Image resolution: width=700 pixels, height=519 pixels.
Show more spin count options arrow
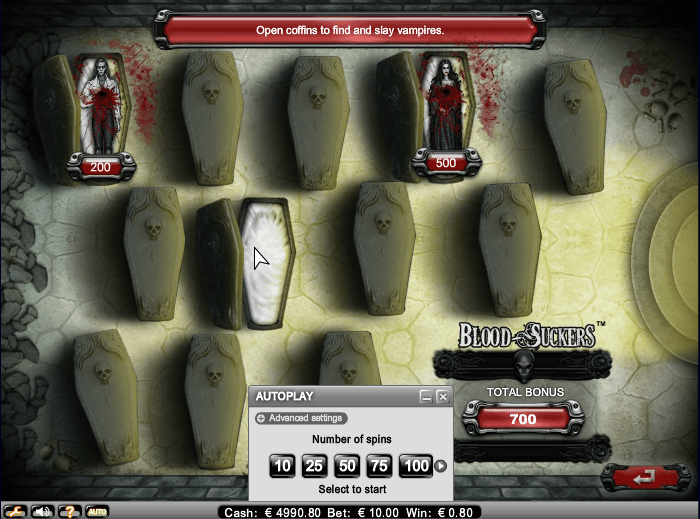click(439, 466)
